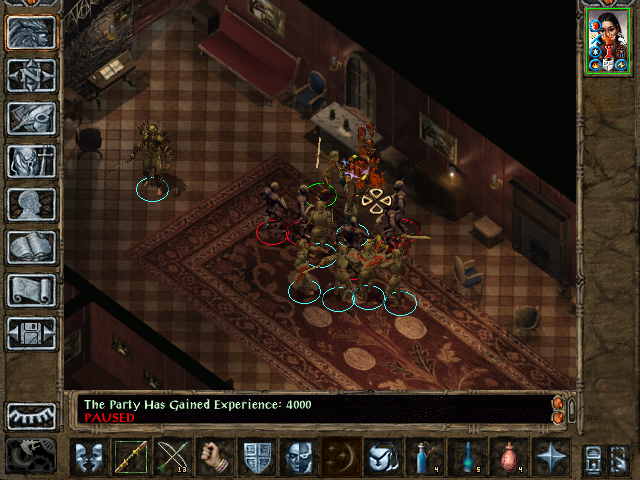The image size is (640, 480).
Task: Open the journal (quill icon)
Action: pyautogui.click(x=31, y=118)
